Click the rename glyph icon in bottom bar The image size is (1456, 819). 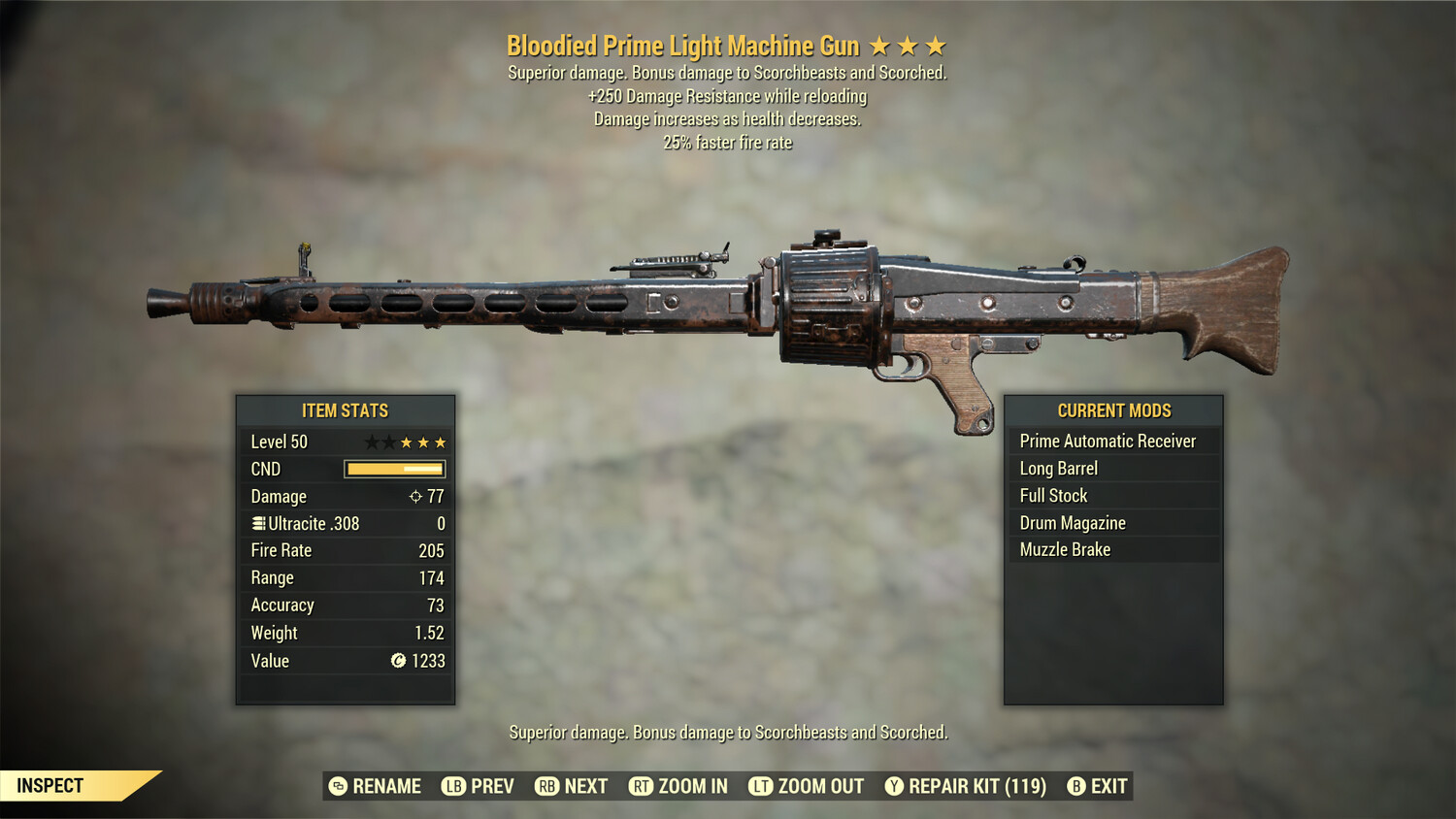[339, 786]
